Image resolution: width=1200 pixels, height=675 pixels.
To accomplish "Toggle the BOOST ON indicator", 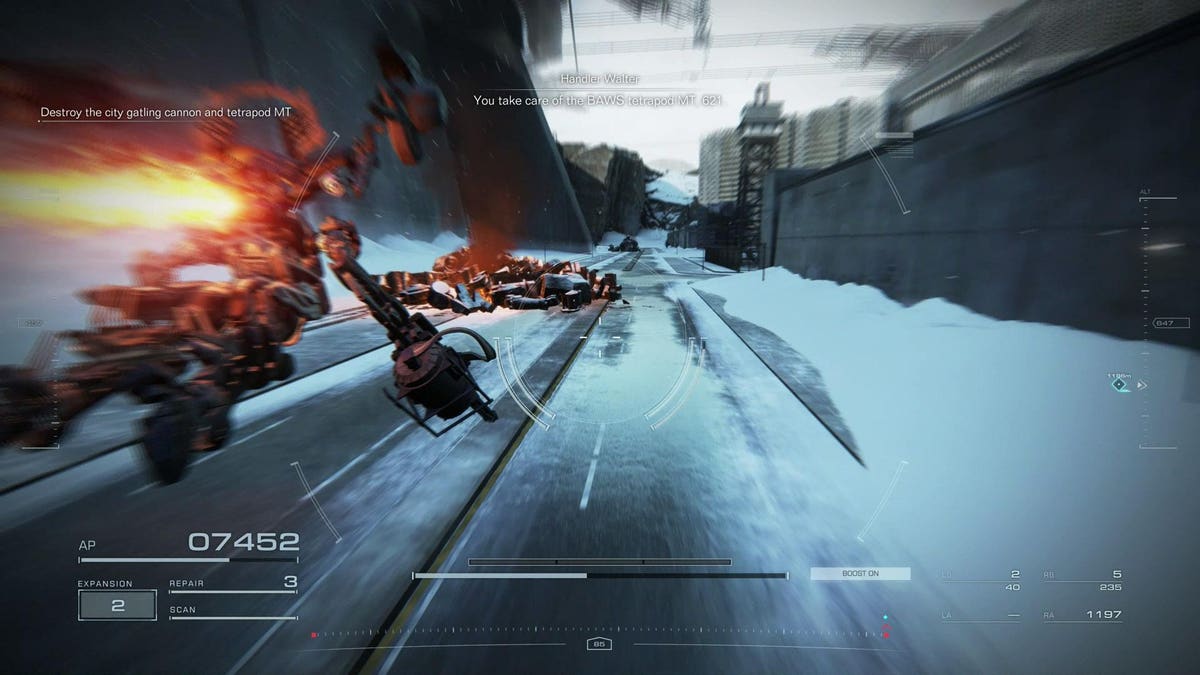I will 860,574.
